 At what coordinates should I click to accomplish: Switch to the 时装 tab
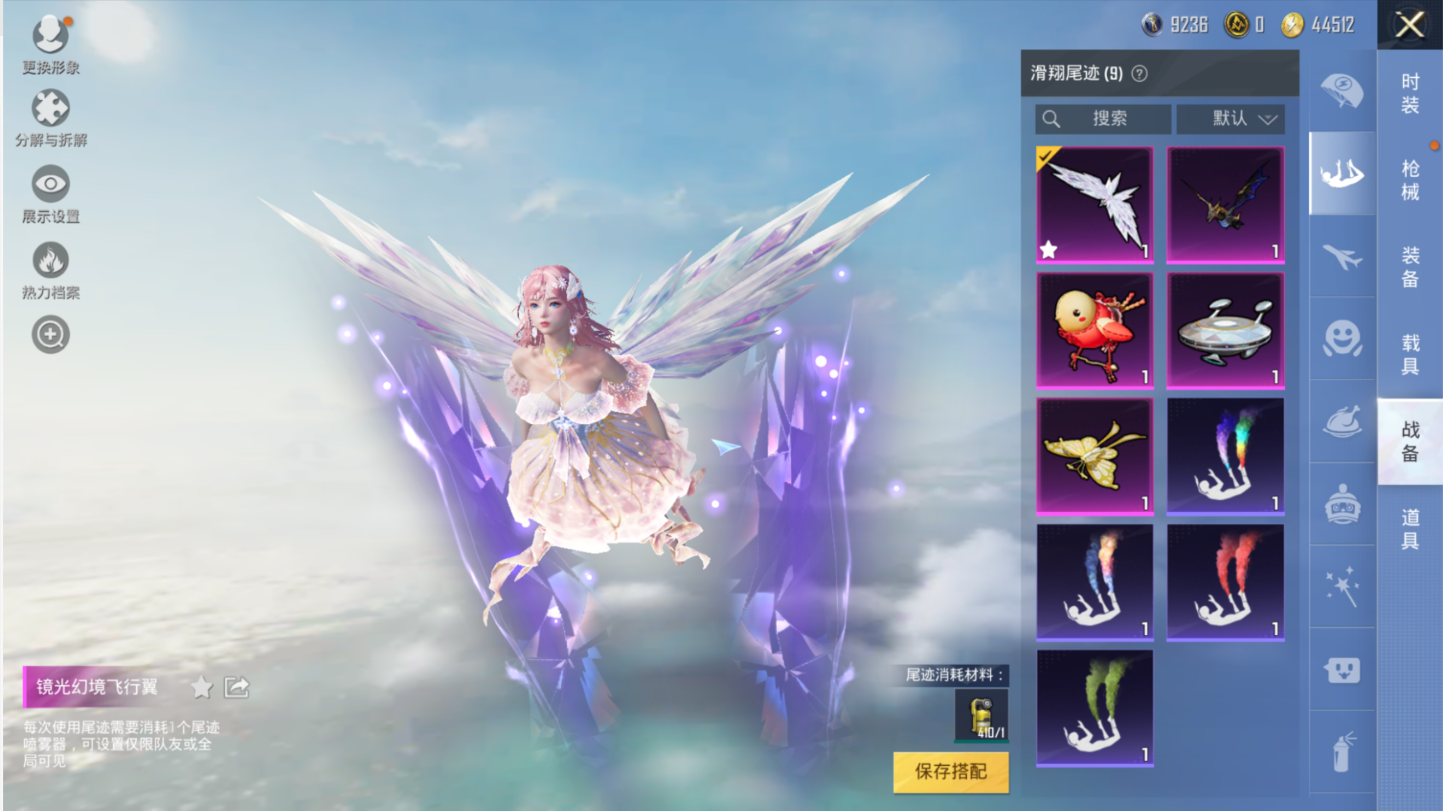pos(1410,93)
